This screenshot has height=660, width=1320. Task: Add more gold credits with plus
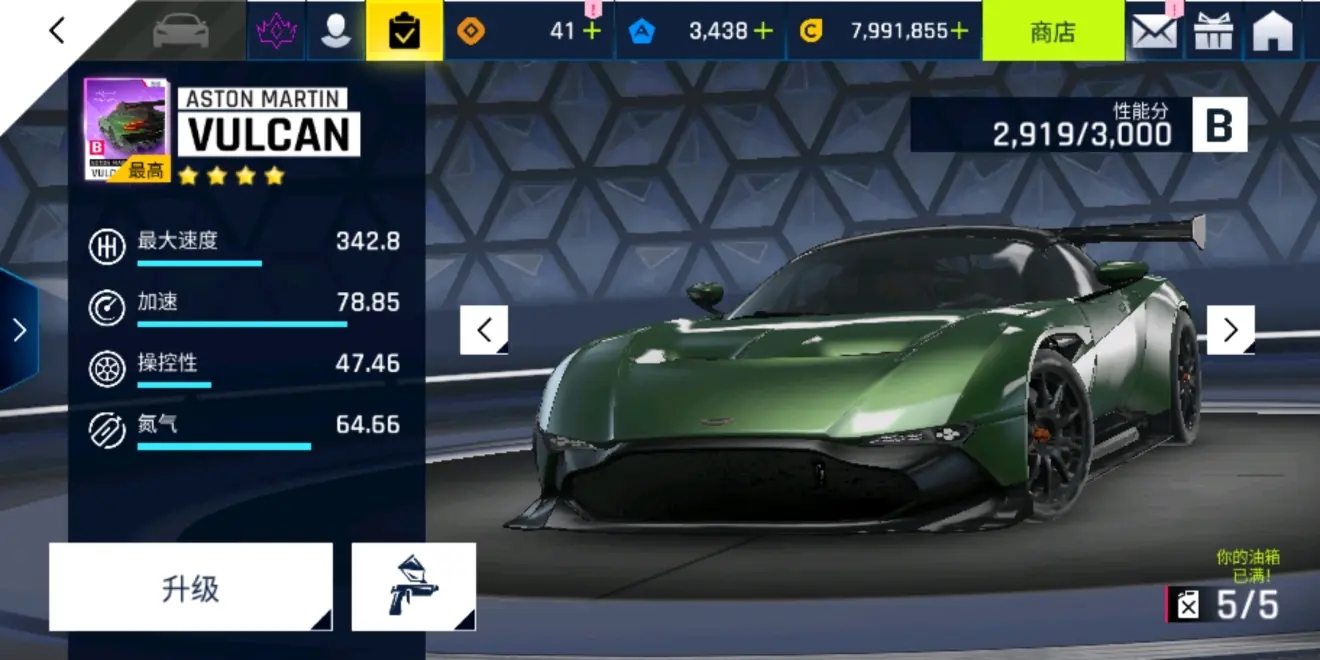[x=959, y=31]
